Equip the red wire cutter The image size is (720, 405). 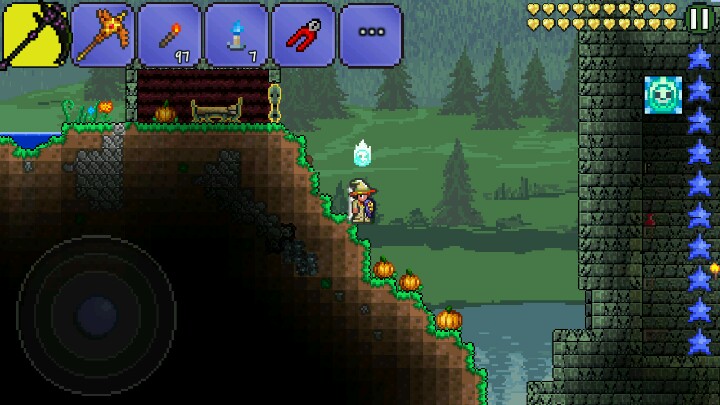pos(303,34)
